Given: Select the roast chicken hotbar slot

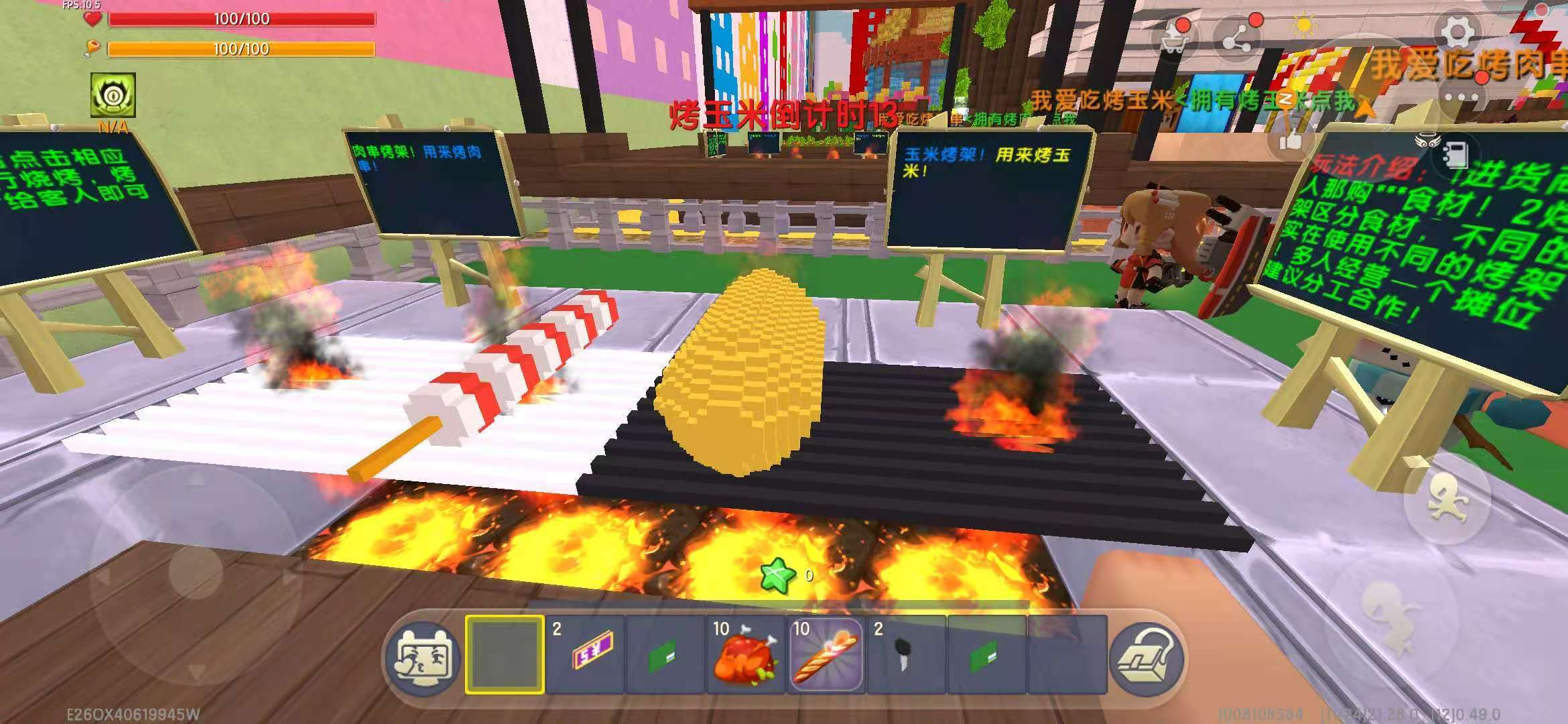Looking at the screenshot, I should (745, 655).
